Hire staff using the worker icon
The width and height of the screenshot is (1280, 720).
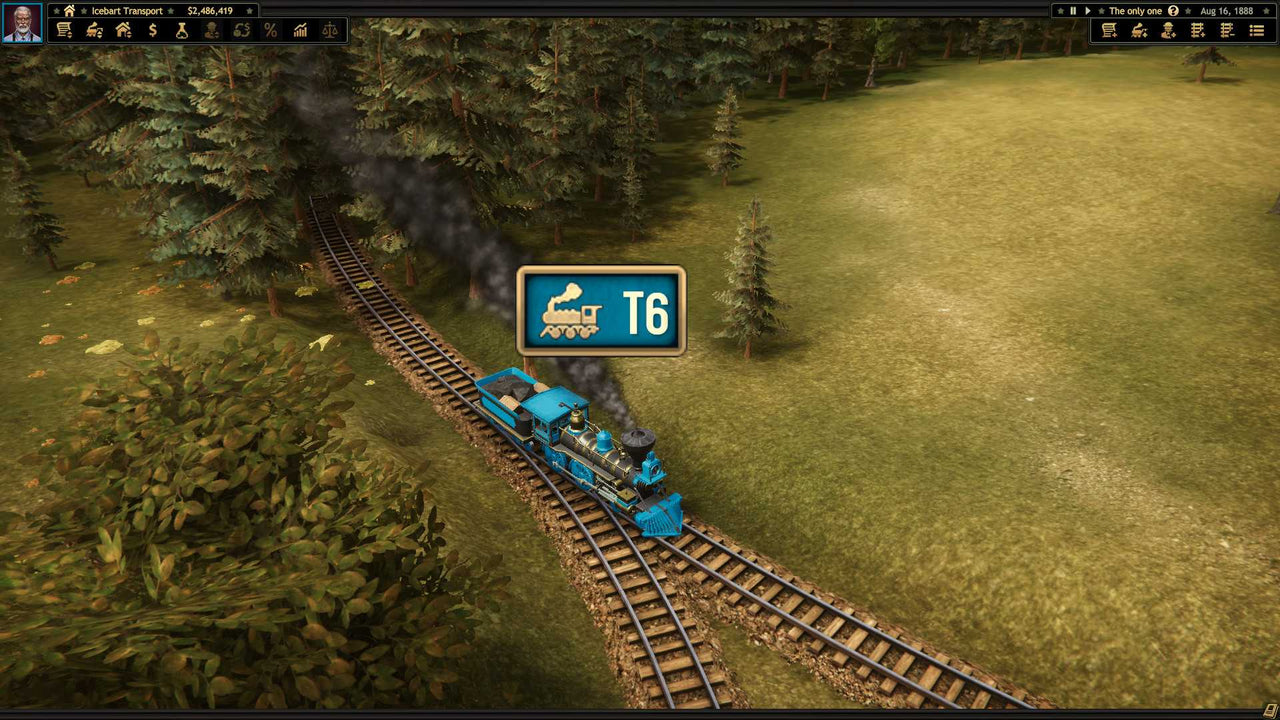click(x=1169, y=30)
